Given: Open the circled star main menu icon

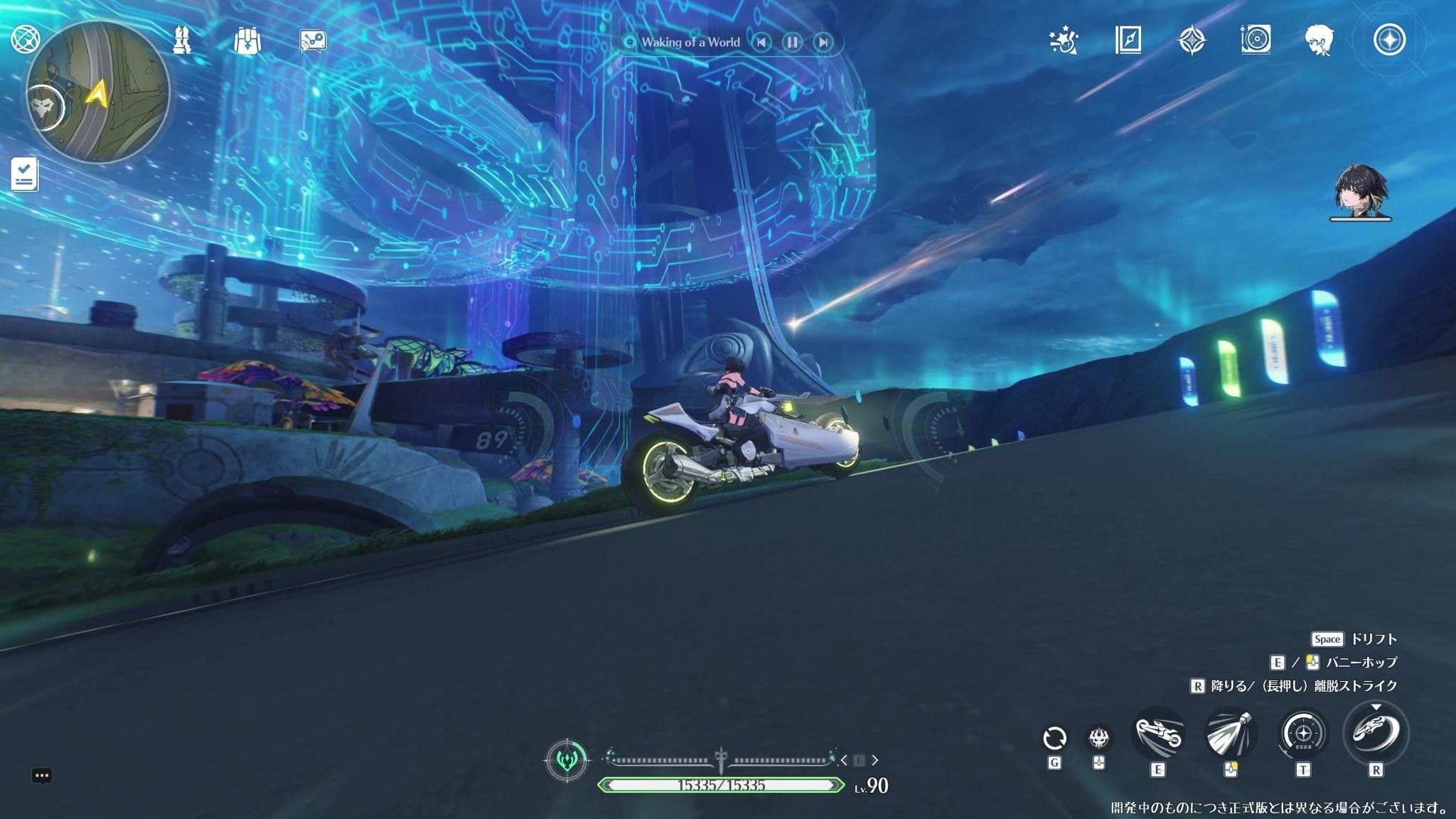Looking at the screenshot, I should tap(1389, 40).
